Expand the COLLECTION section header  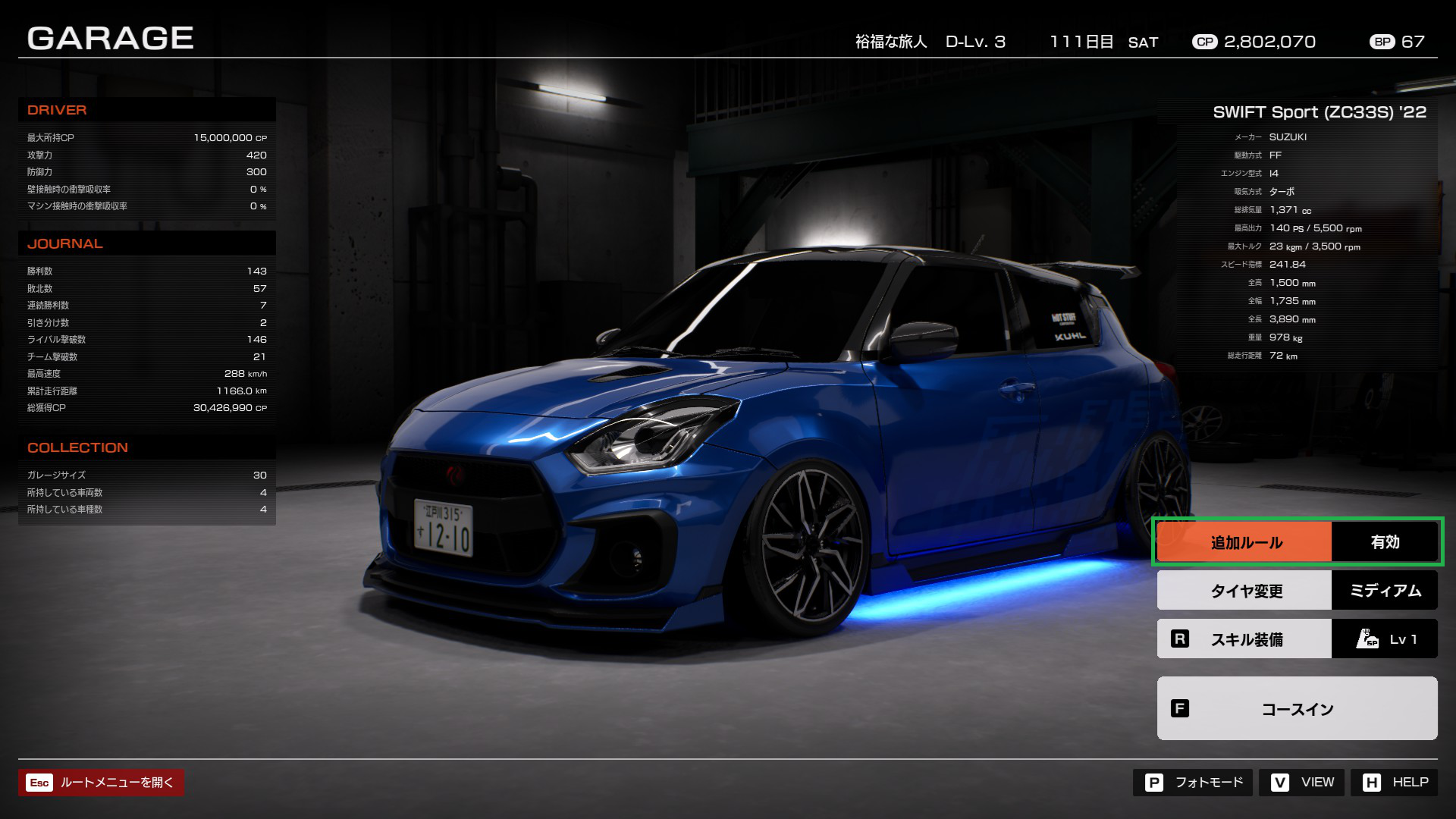click(78, 447)
